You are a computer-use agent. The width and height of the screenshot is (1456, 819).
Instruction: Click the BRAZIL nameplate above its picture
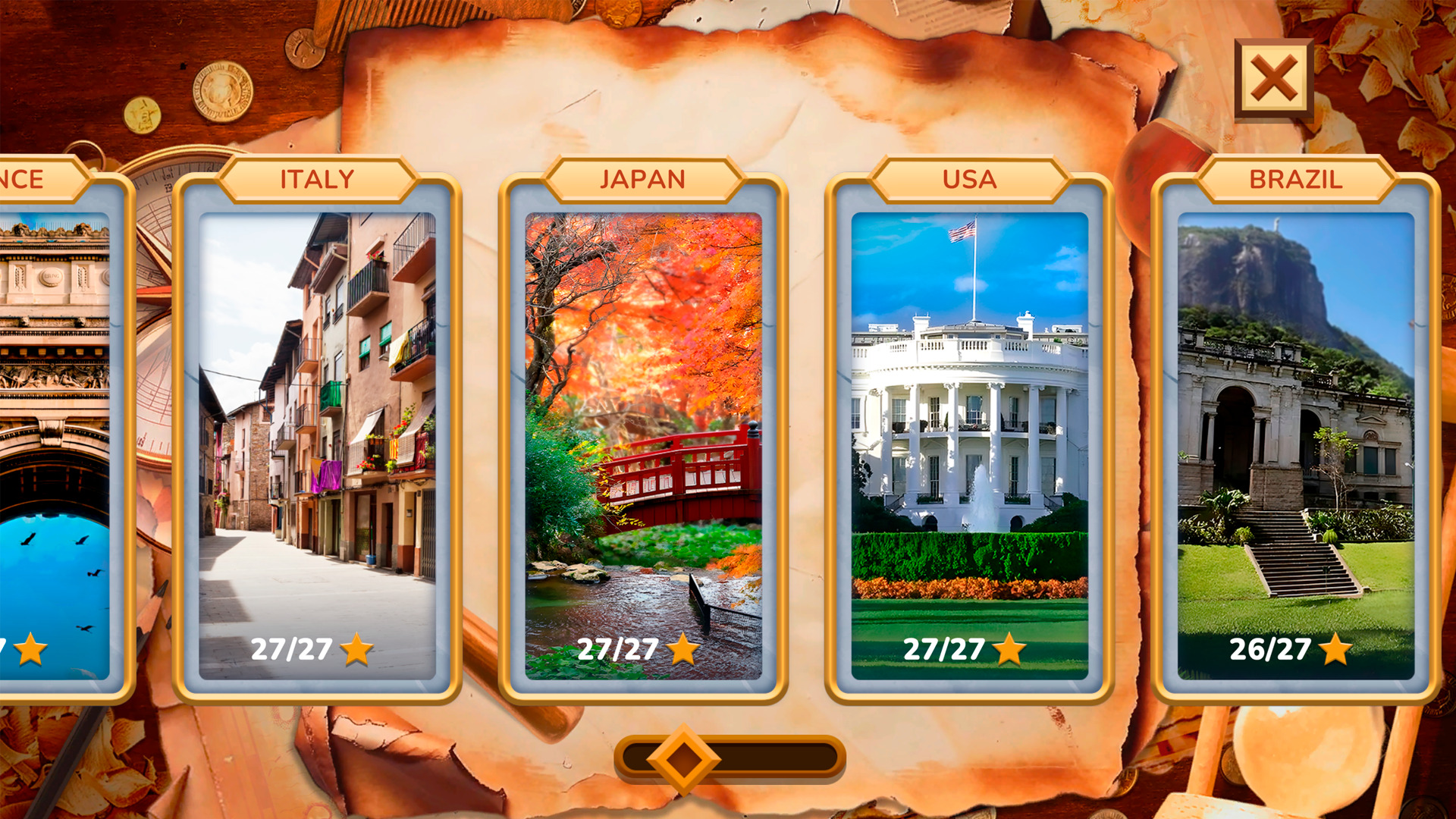click(x=1297, y=179)
